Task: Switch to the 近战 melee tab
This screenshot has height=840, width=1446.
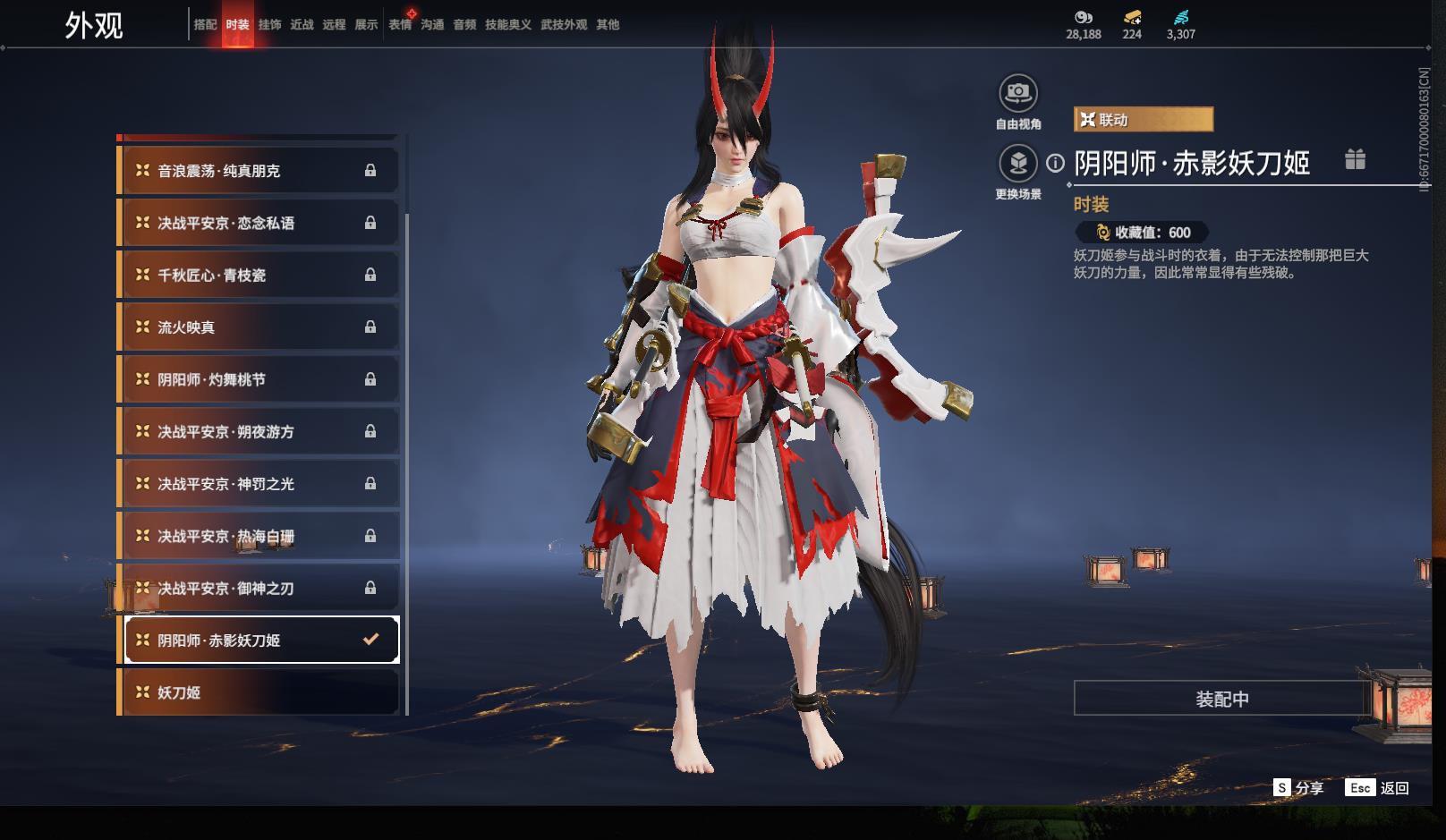Action: (302, 25)
